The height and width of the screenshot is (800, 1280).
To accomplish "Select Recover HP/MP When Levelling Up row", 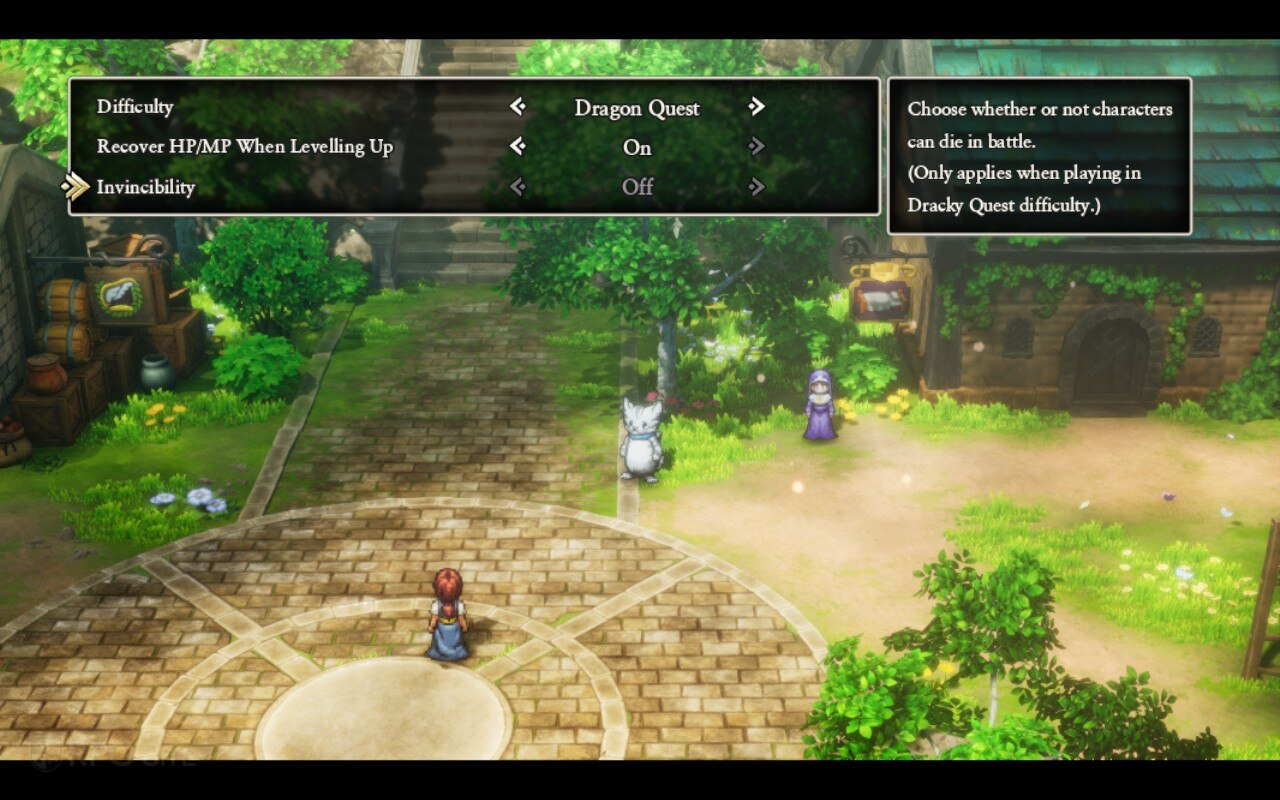I will click(245, 147).
